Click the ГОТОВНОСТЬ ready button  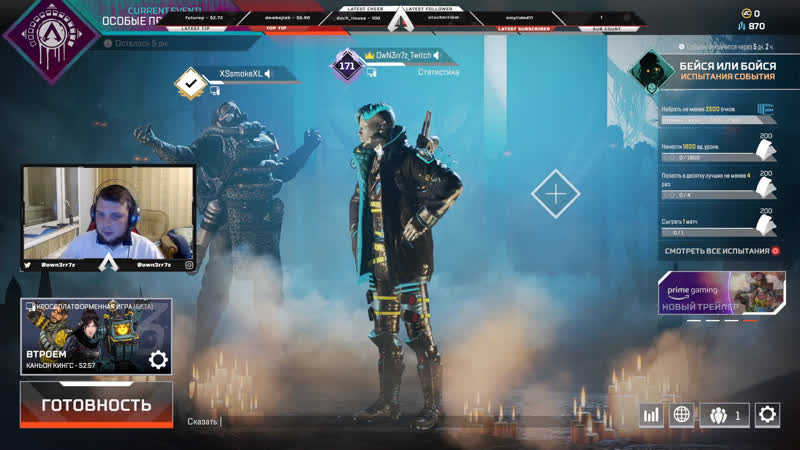(96, 405)
